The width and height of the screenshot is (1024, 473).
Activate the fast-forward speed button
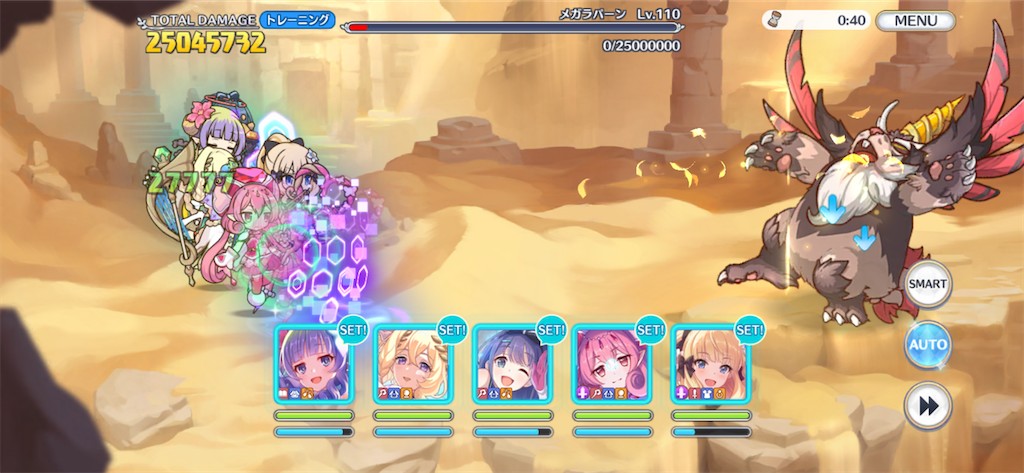[x=927, y=407]
